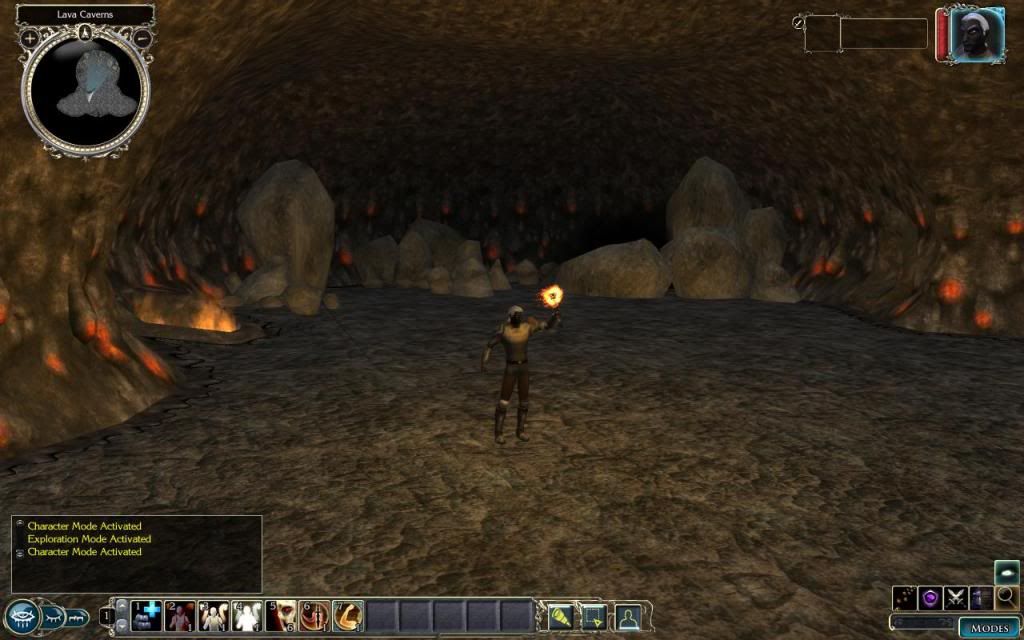
Task: Click the magnifying glass search icon
Action: pyautogui.click(x=1007, y=597)
